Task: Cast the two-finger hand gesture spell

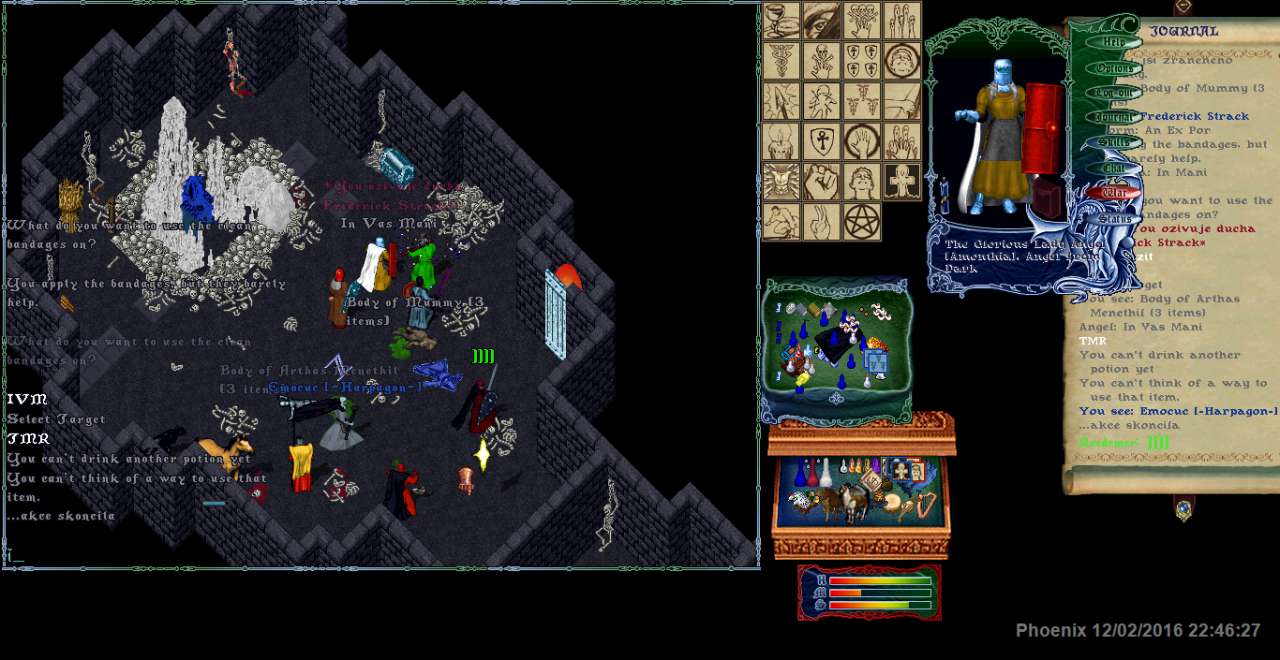Action: coord(822,221)
